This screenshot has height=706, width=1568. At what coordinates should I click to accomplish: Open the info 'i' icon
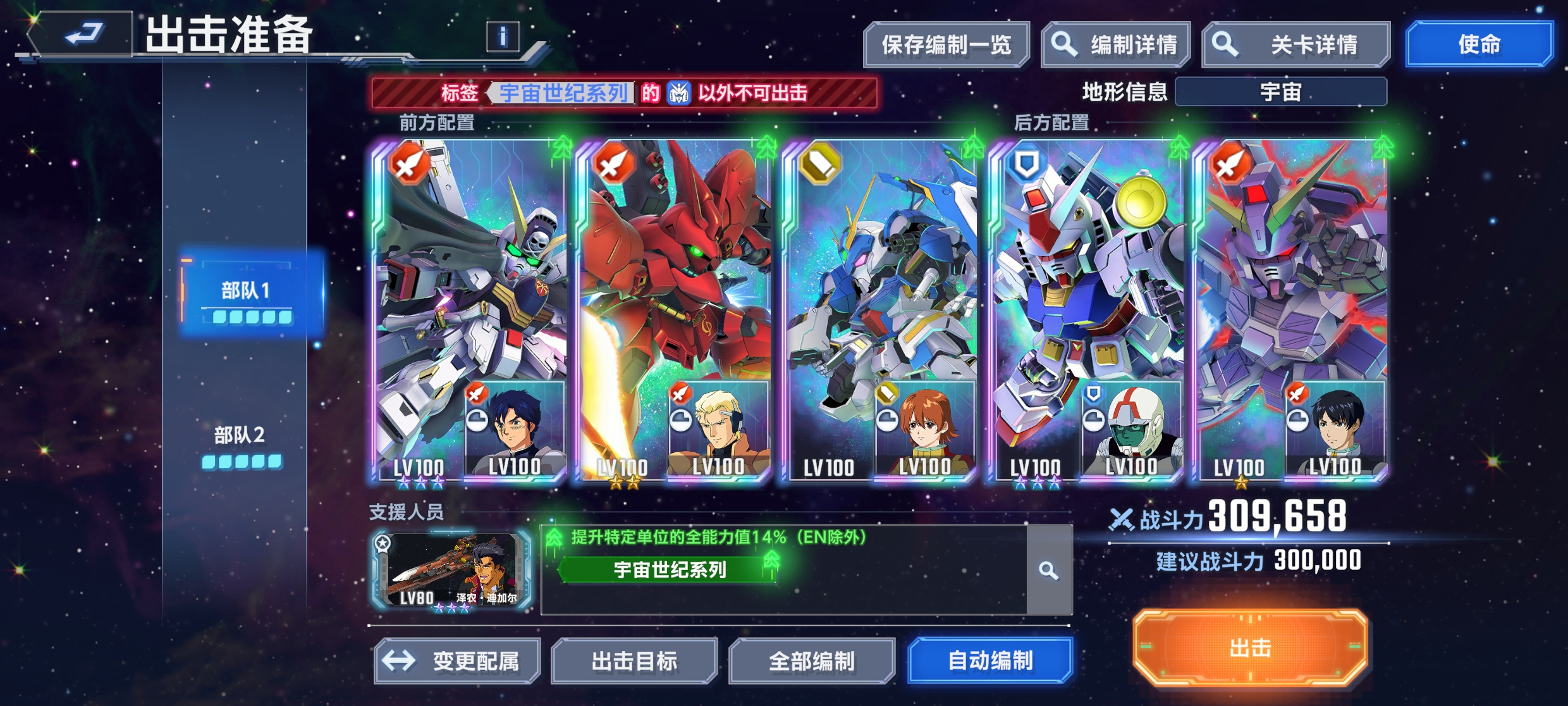point(503,36)
